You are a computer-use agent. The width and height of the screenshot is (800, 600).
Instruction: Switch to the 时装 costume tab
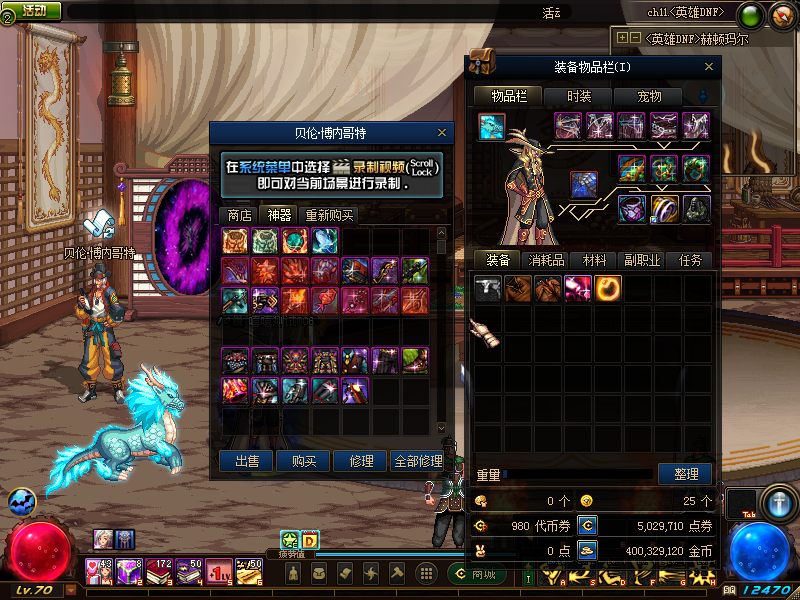point(579,96)
